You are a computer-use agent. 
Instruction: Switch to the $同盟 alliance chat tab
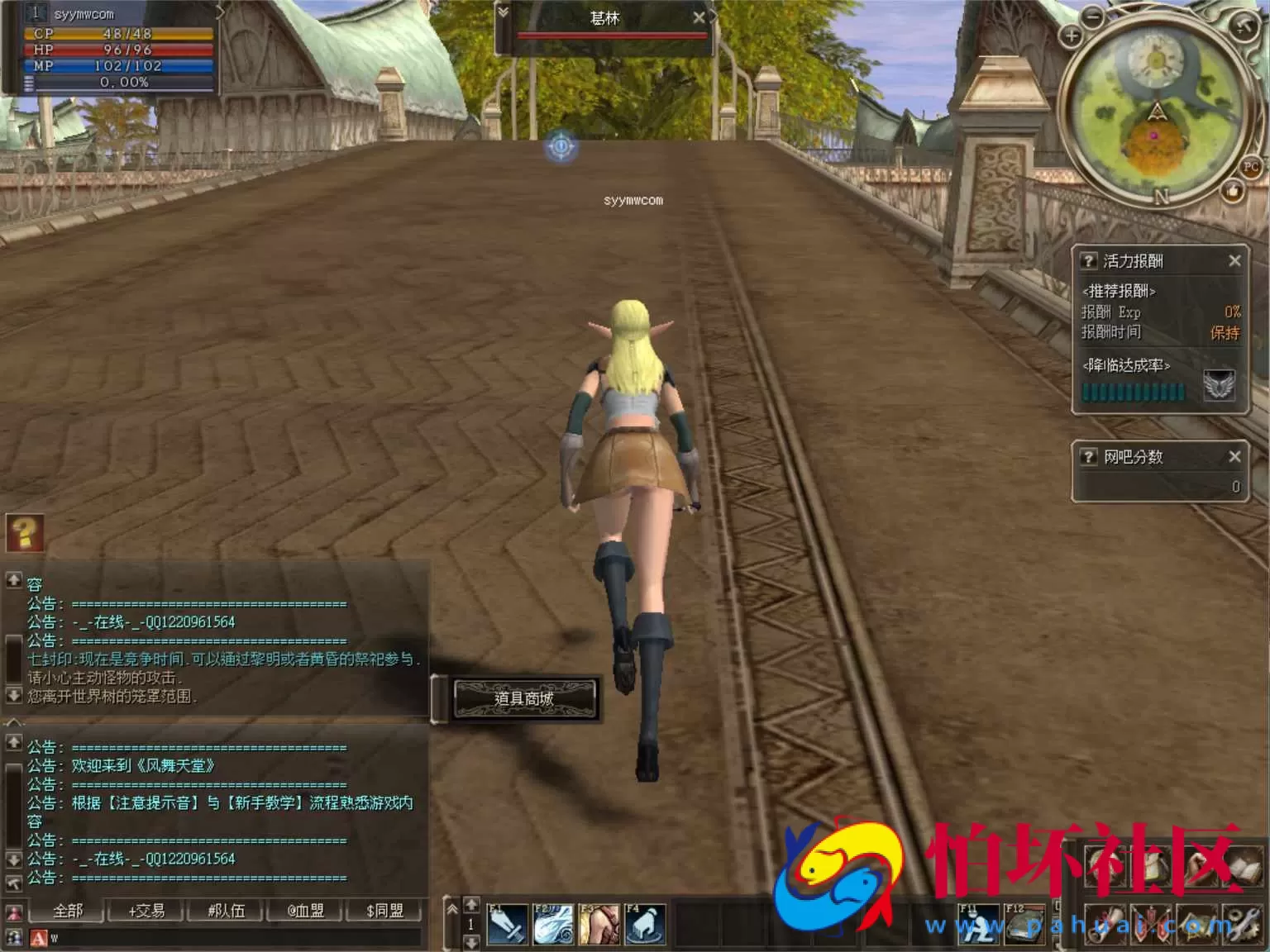384,911
